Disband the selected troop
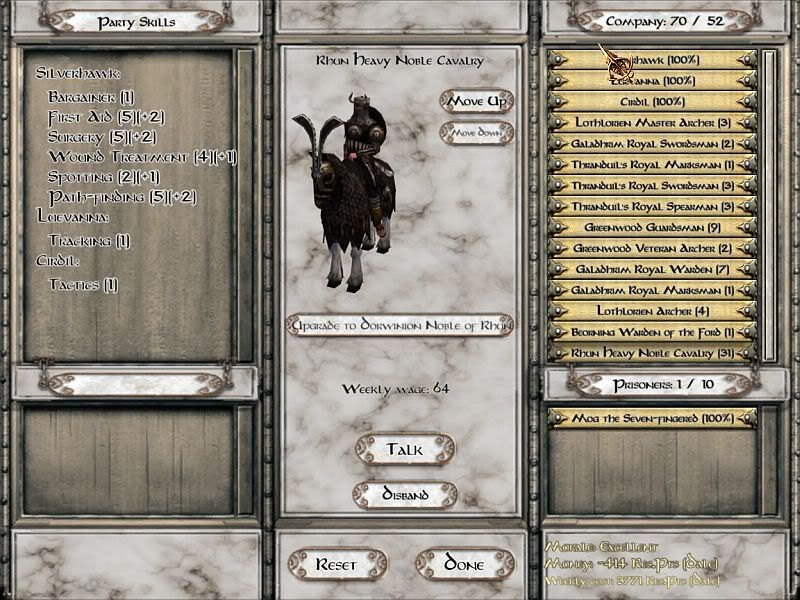This screenshot has width=800, height=600. [405, 495]
